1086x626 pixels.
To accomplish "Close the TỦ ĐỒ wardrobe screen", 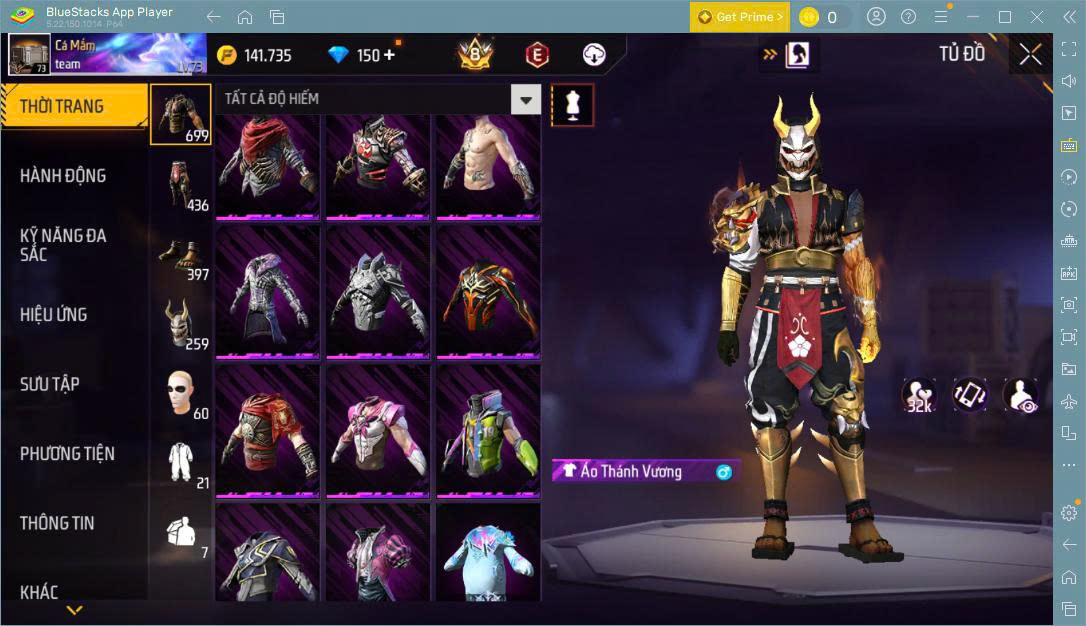I will pyautogui.click(x=1030, y=55).
